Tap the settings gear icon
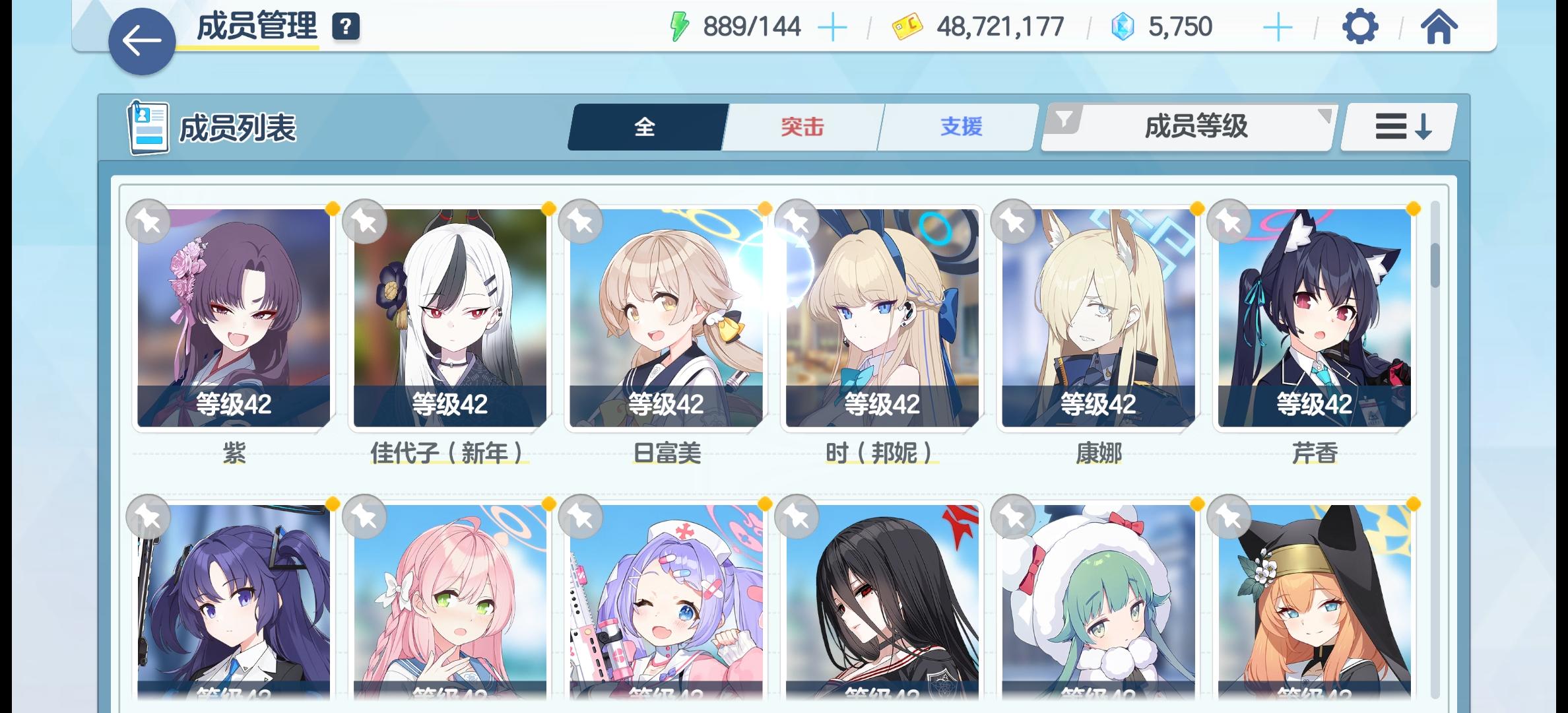Viewport: 1568px width, 713px height. tap(1359, 27)
